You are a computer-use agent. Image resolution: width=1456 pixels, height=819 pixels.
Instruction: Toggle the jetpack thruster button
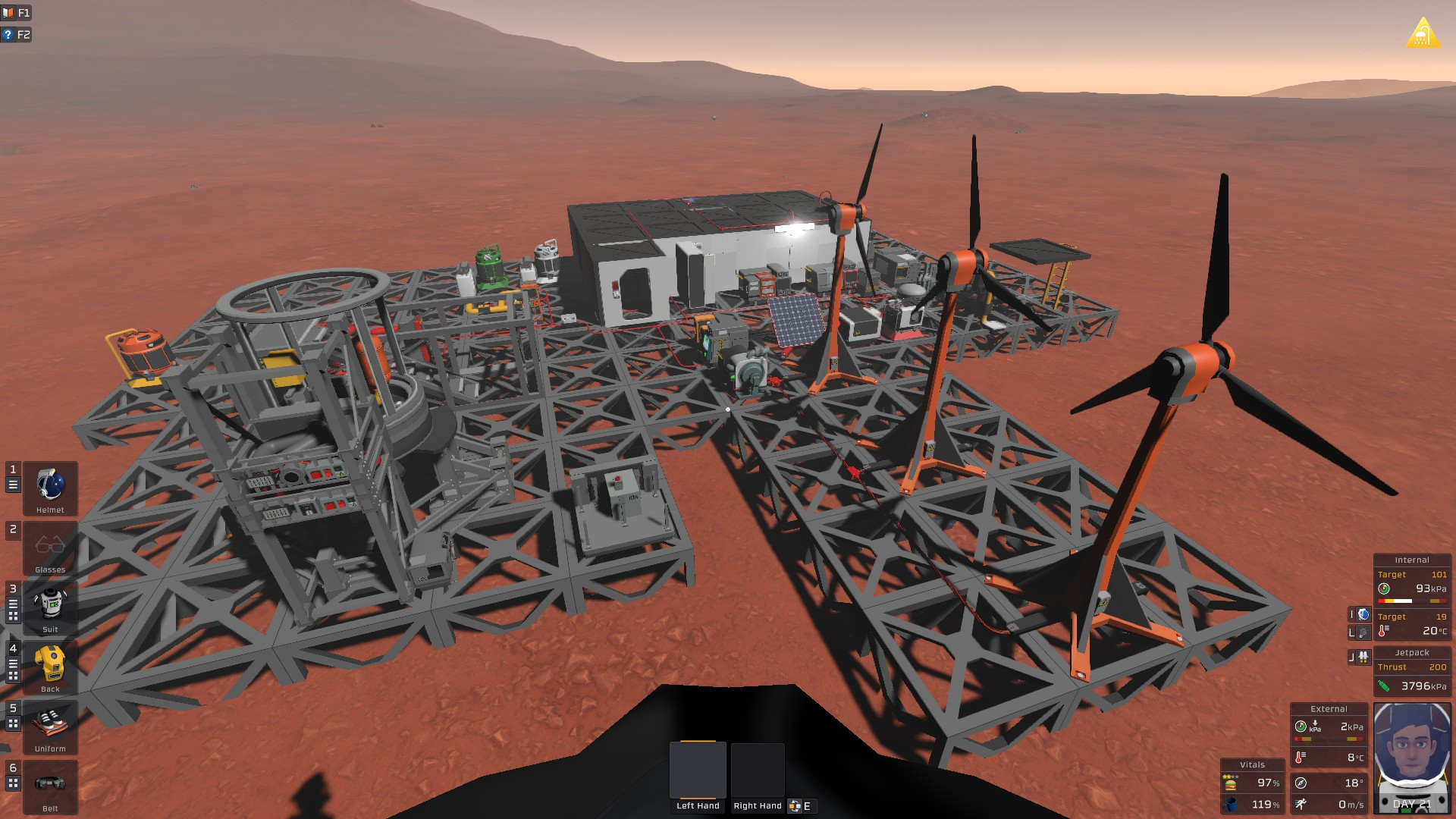pos(1363,657)
